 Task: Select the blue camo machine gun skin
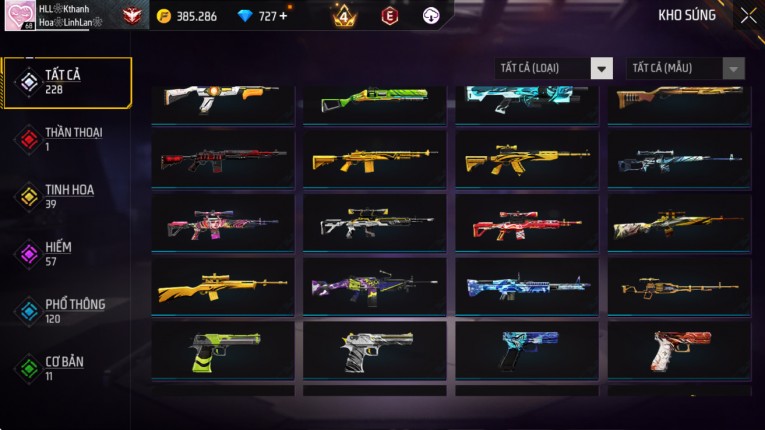click(x=526, y=288)
